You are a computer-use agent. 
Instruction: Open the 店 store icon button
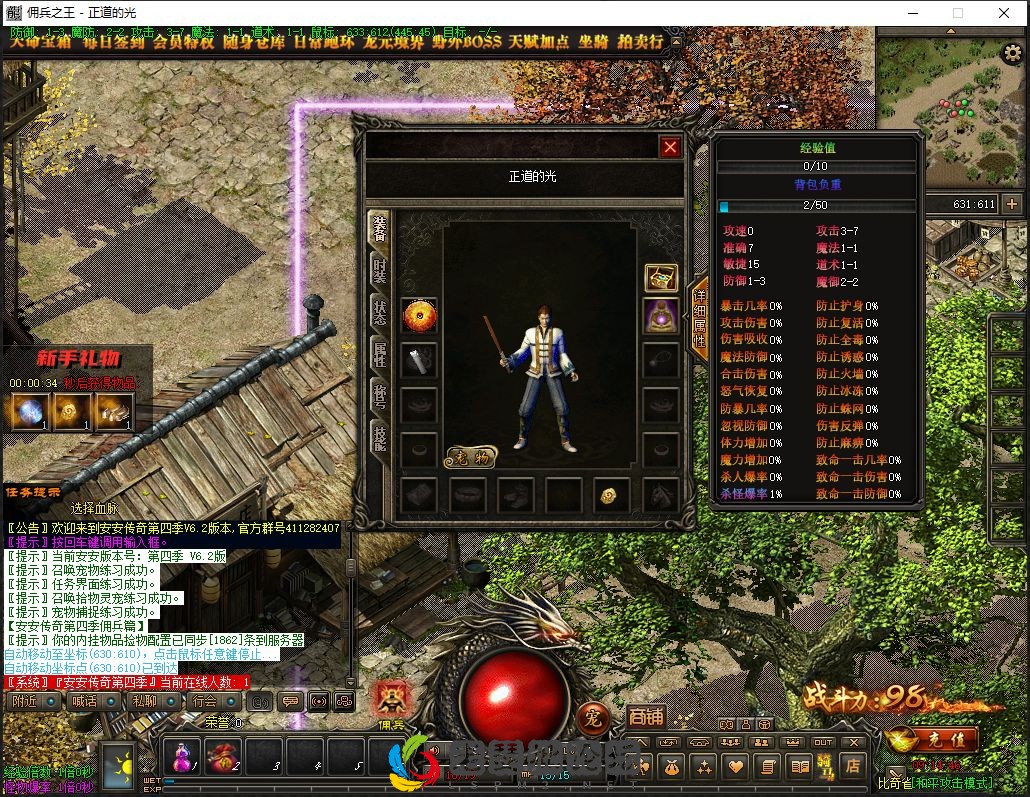point(852,766)
